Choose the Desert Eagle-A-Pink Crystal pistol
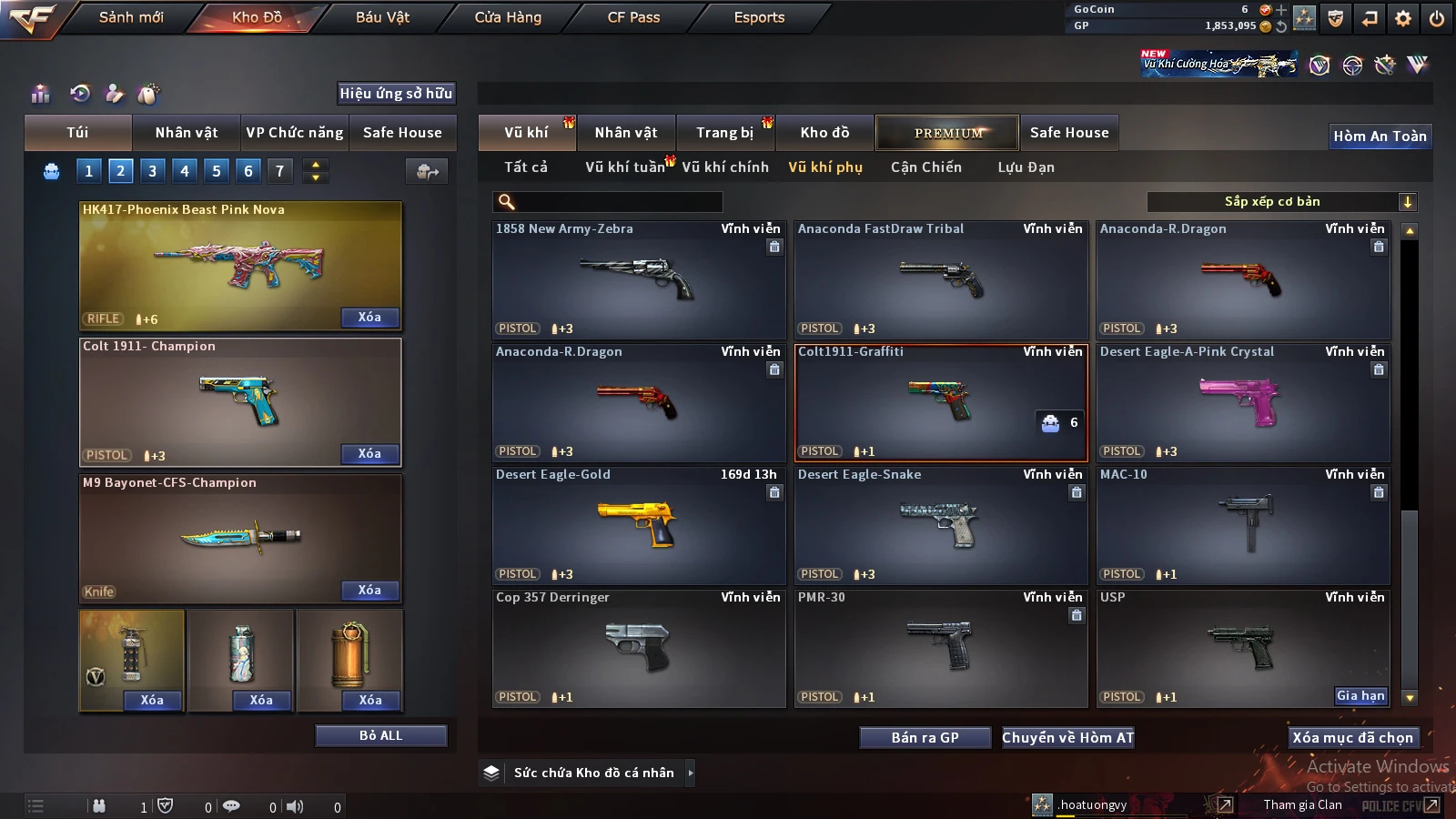 (x=1242, y=402)
